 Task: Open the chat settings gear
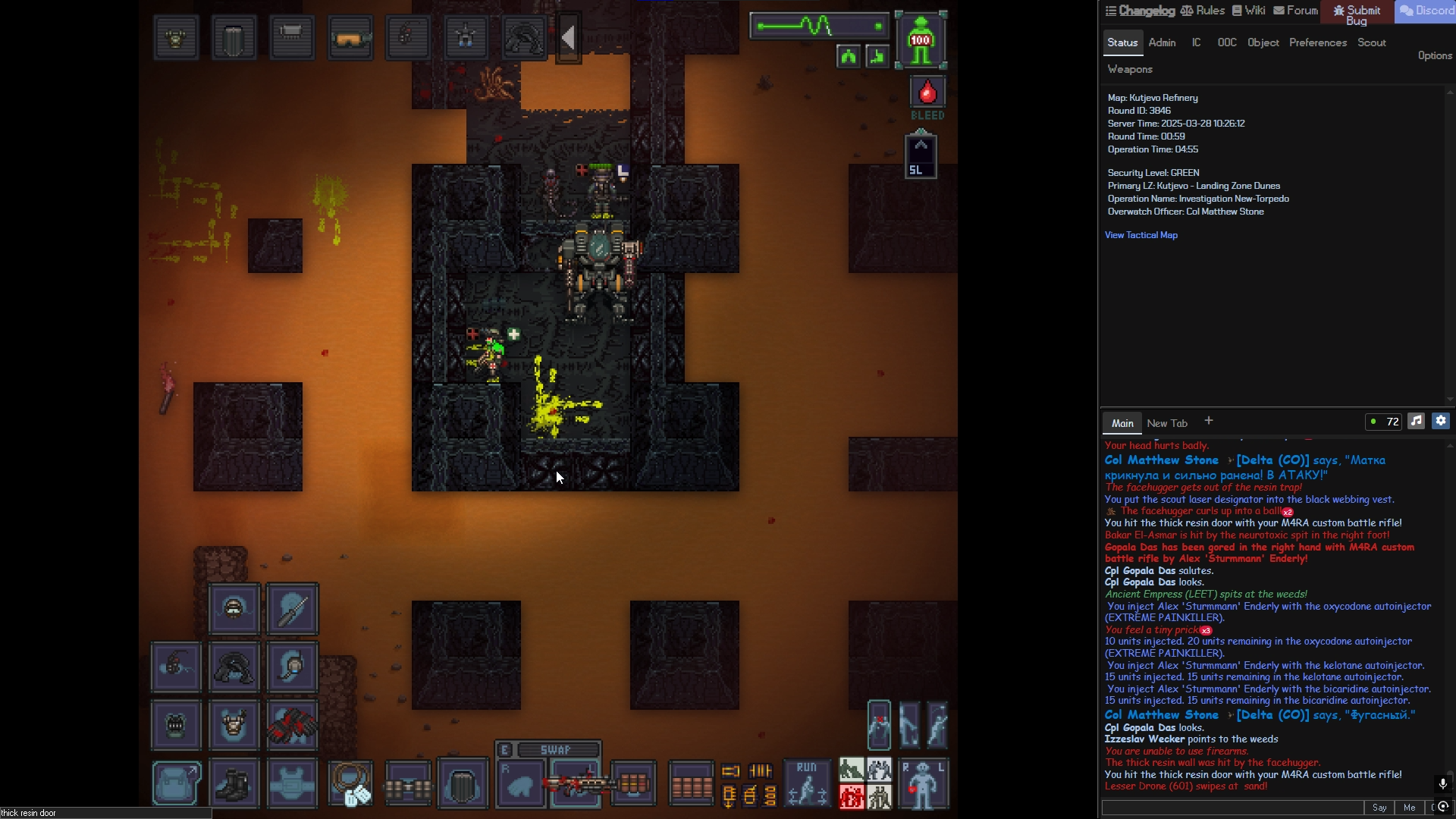(1441, 422)
